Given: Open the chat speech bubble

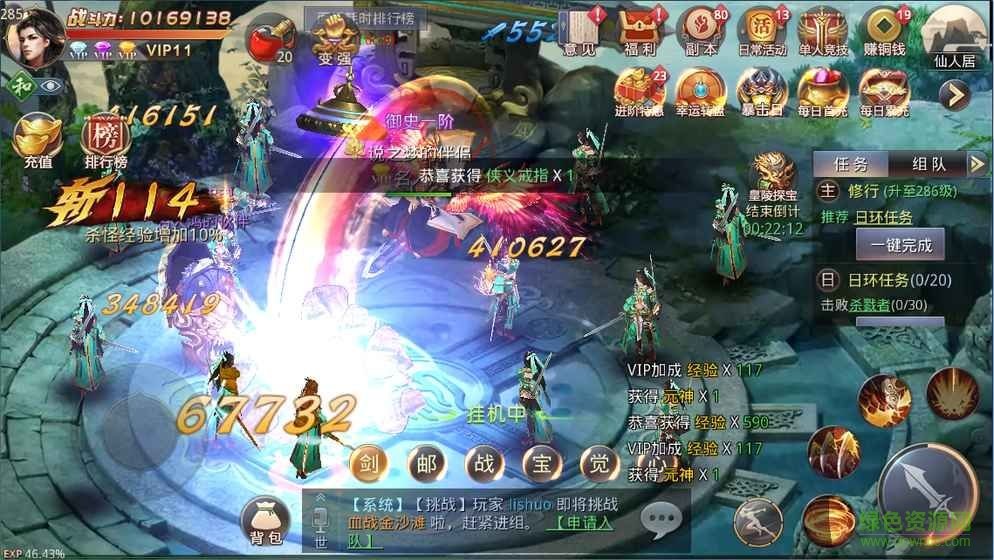Looking at the screenshot, I should click(x=661, y=520).
